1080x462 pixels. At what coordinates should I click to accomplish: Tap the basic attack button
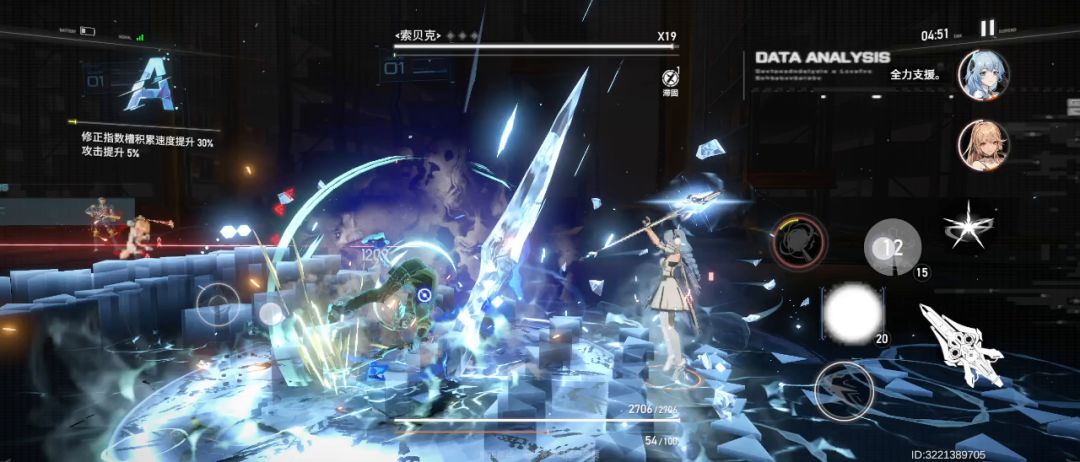(843, 389)
